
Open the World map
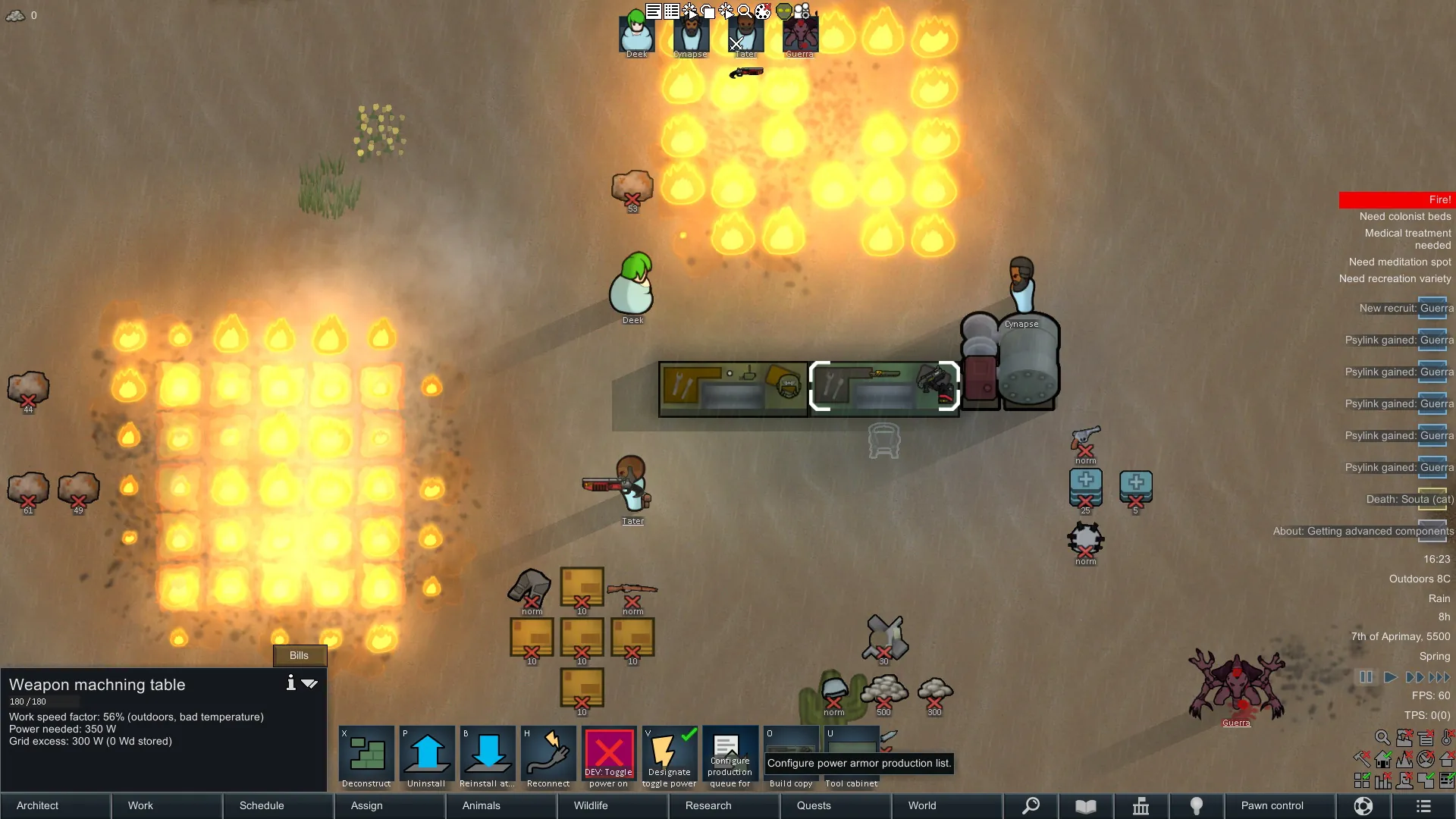pos(922,805)
